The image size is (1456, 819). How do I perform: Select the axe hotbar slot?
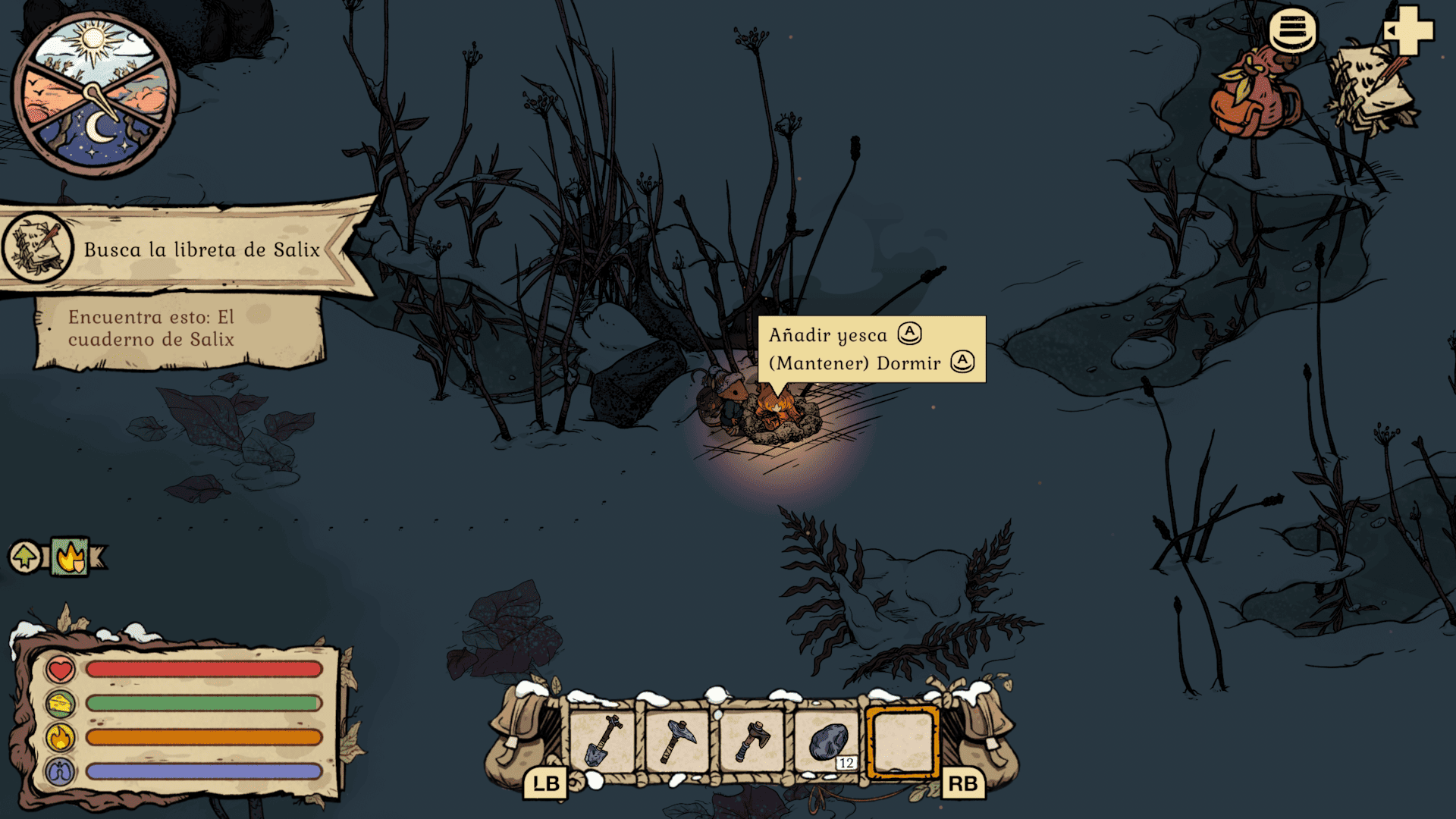tap(752, 742)
